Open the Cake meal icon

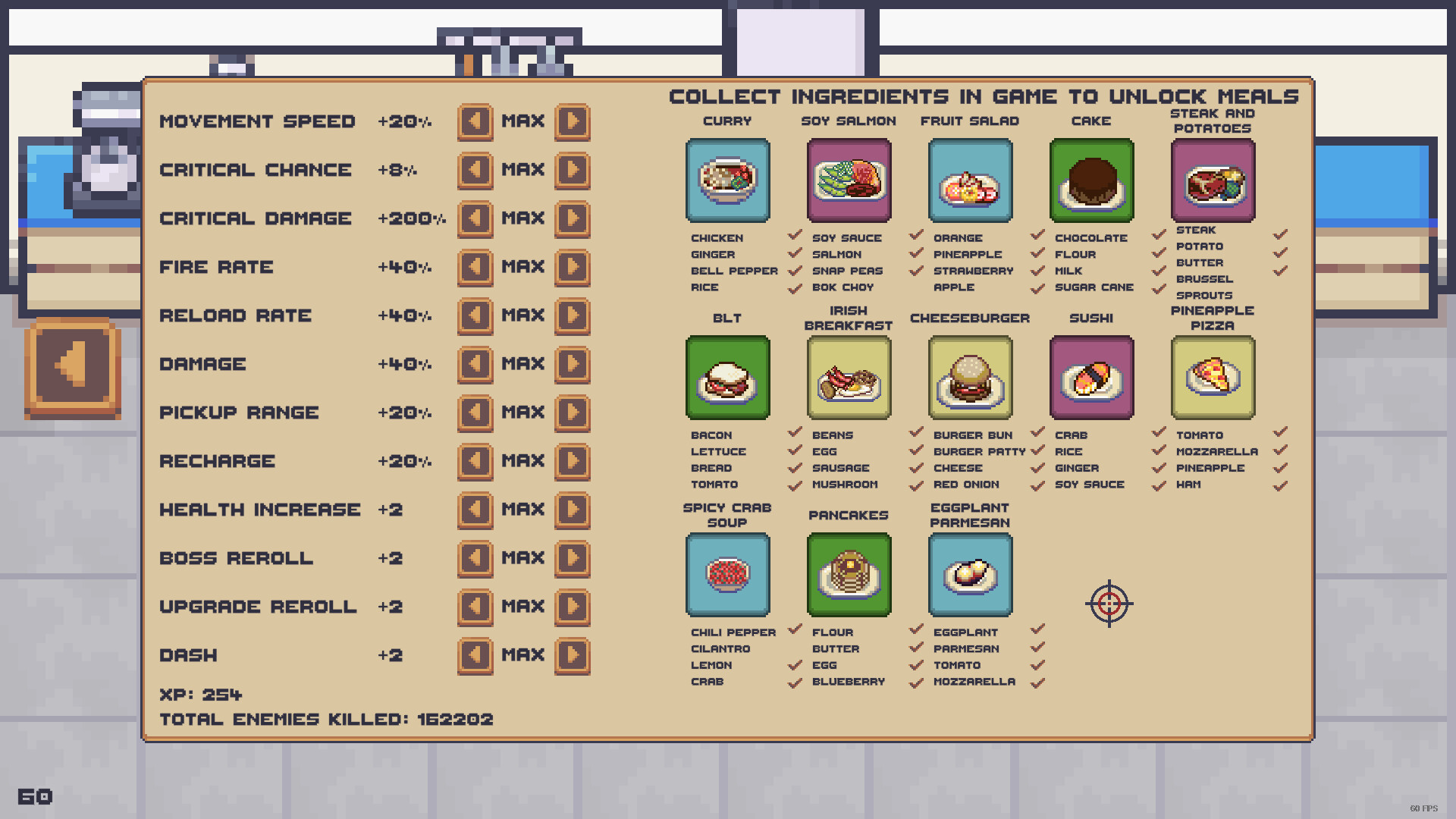click(x=1091, y=180)
